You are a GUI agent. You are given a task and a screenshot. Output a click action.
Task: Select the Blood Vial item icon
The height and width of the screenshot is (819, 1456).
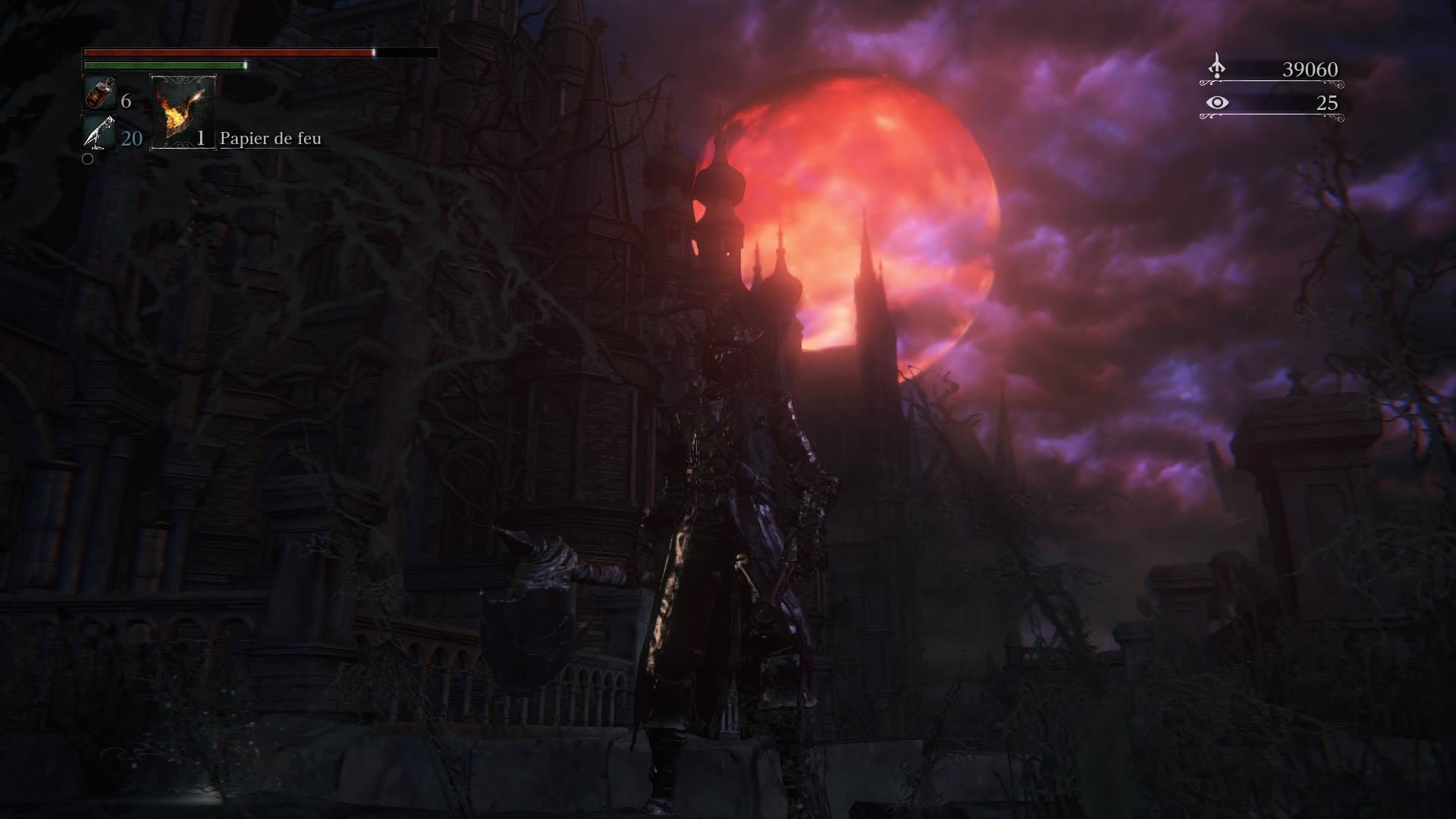tap(98, 94)
